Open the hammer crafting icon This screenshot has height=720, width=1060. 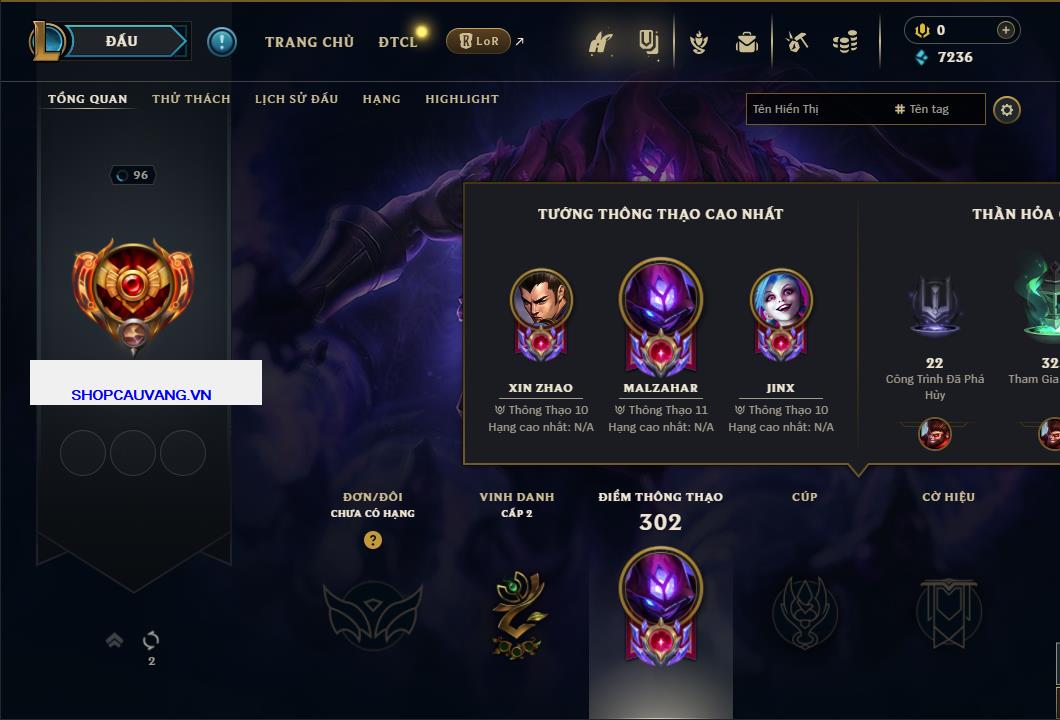point(797,42)
